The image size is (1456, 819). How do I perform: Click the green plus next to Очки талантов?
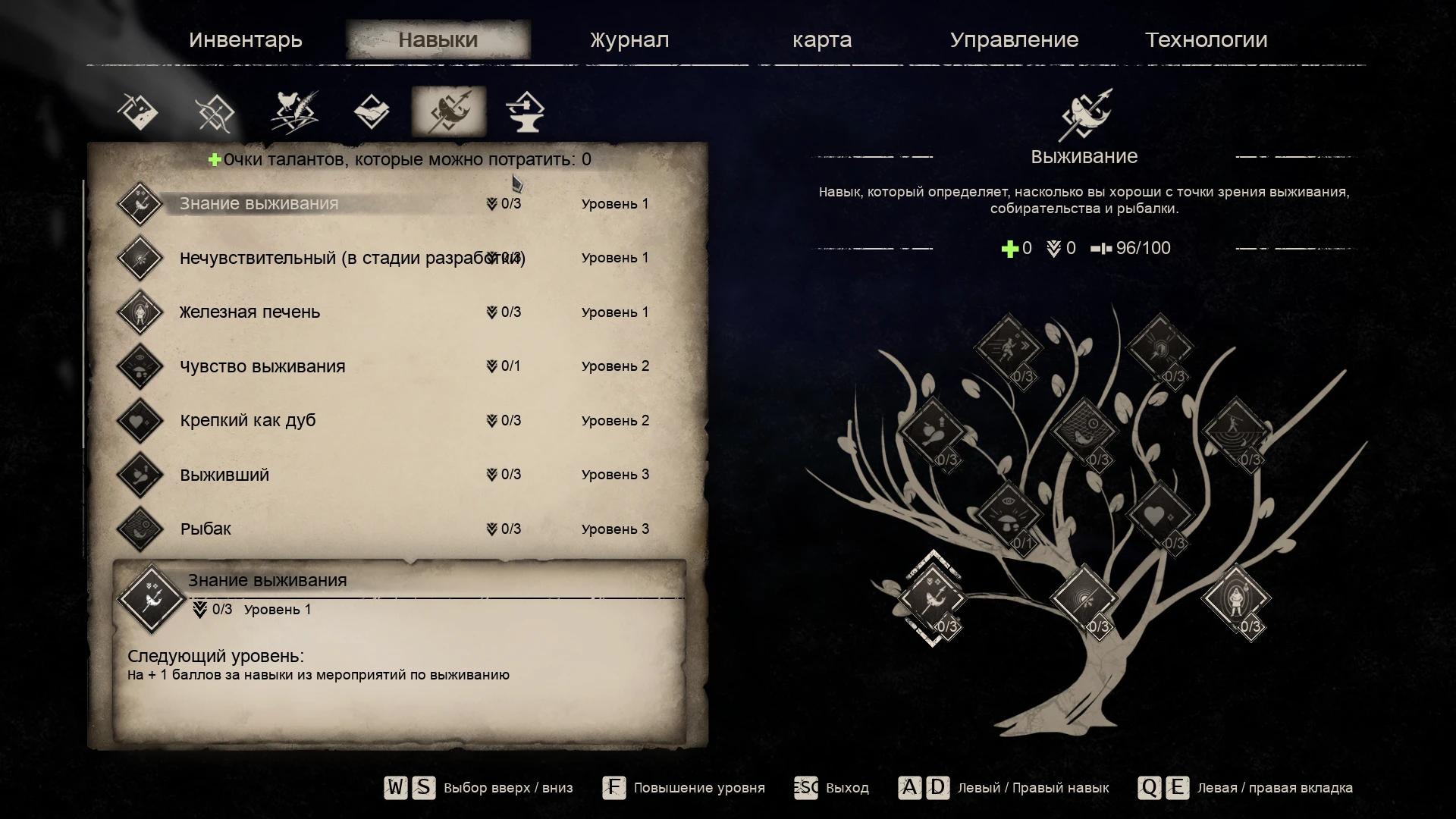click(x=215, y=159)
